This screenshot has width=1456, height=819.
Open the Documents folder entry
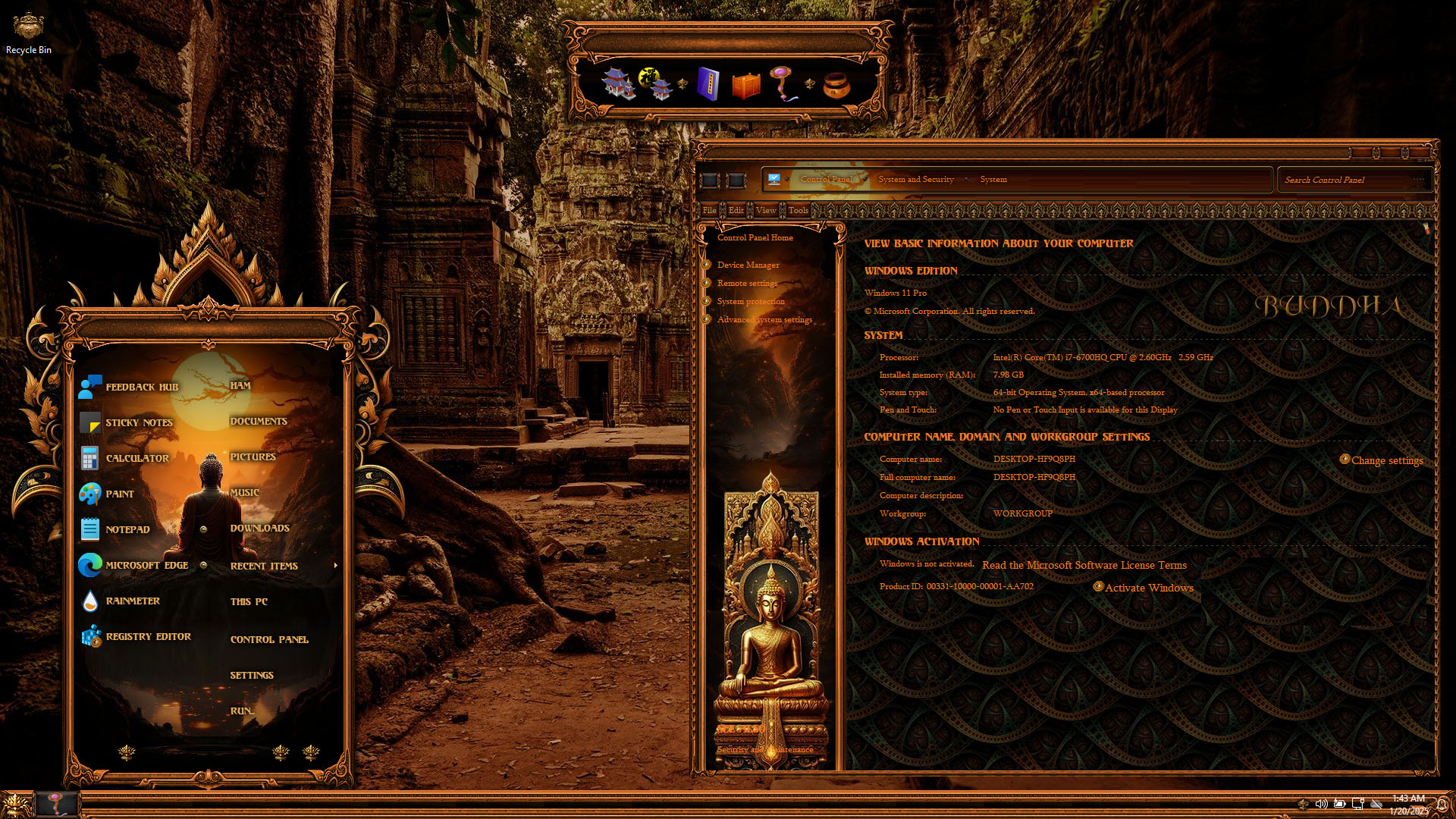[x=259, y=421]
